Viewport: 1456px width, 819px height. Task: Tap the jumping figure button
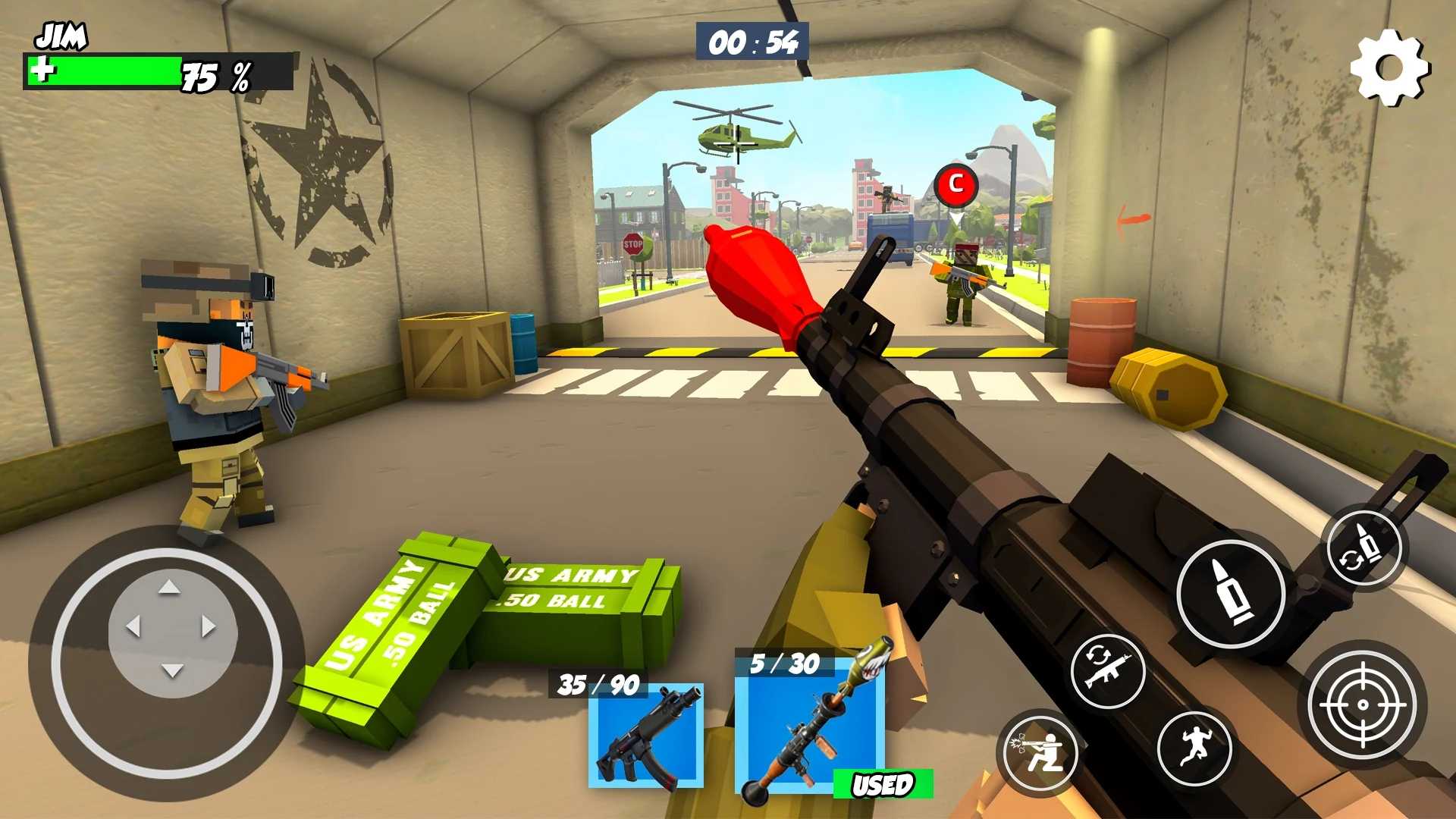pyautogui.click(x=1194, y=748)
